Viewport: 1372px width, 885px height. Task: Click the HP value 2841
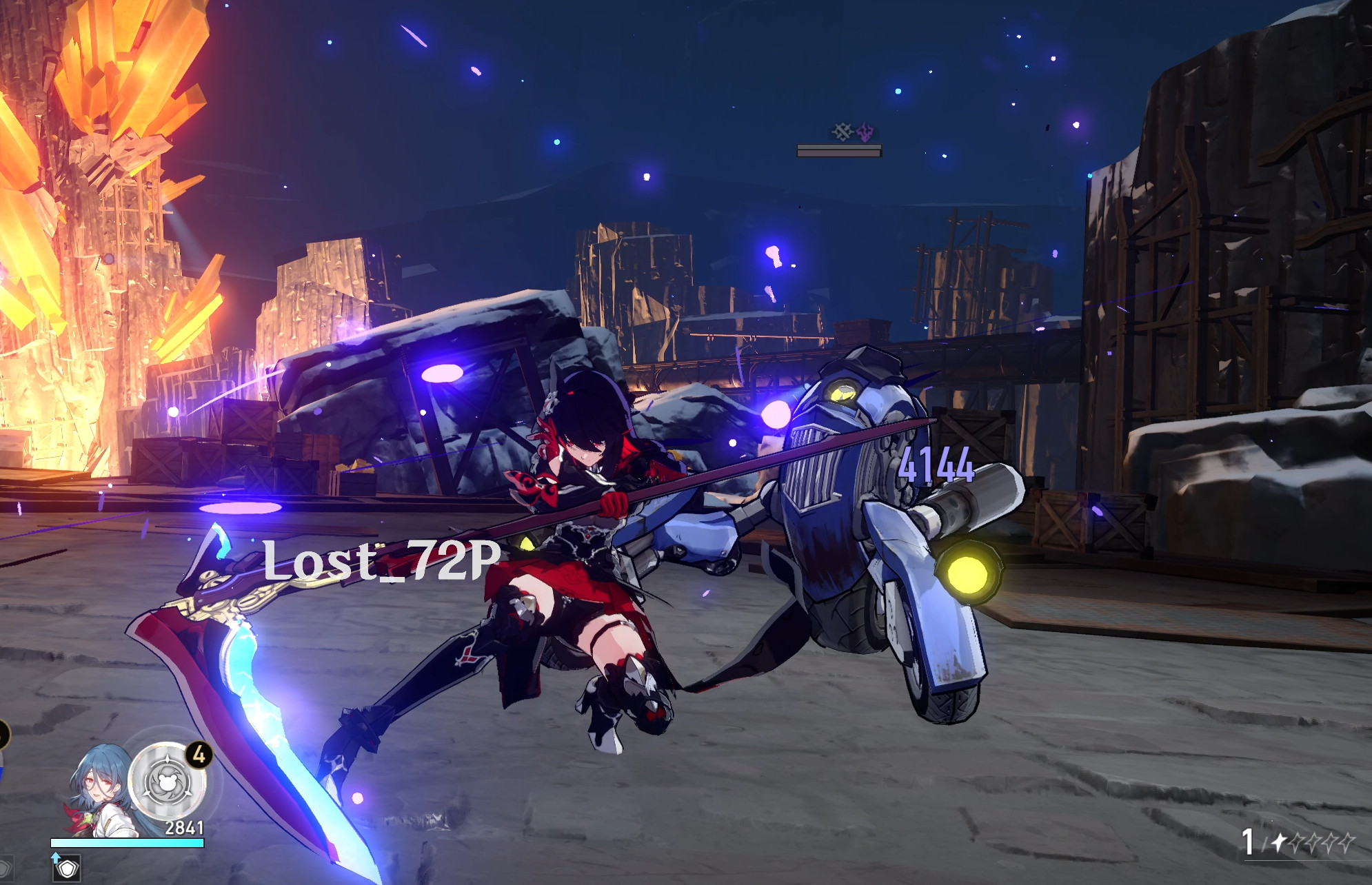(184, 827)
